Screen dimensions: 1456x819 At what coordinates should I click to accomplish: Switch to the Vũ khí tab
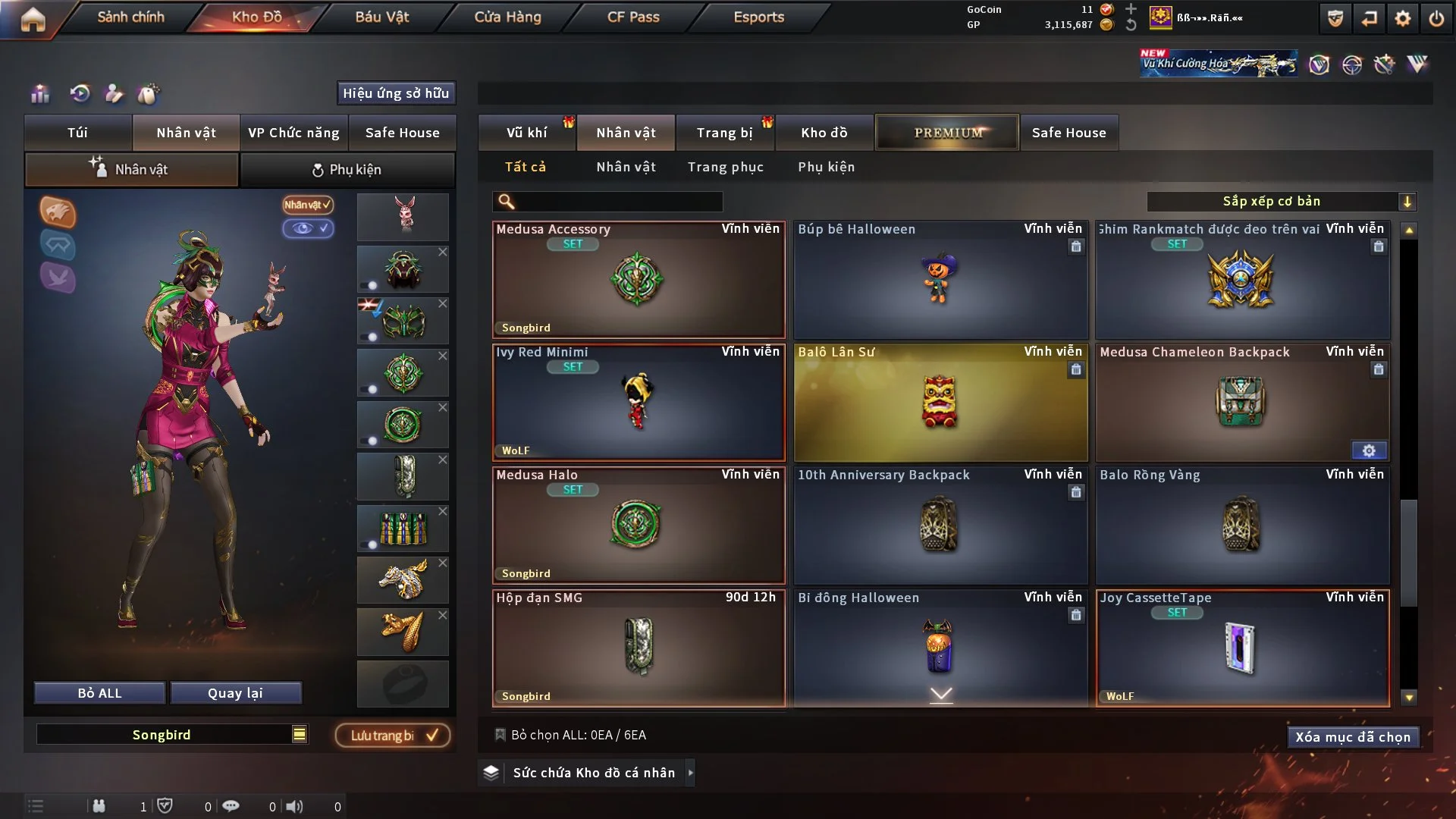point(526,133)
